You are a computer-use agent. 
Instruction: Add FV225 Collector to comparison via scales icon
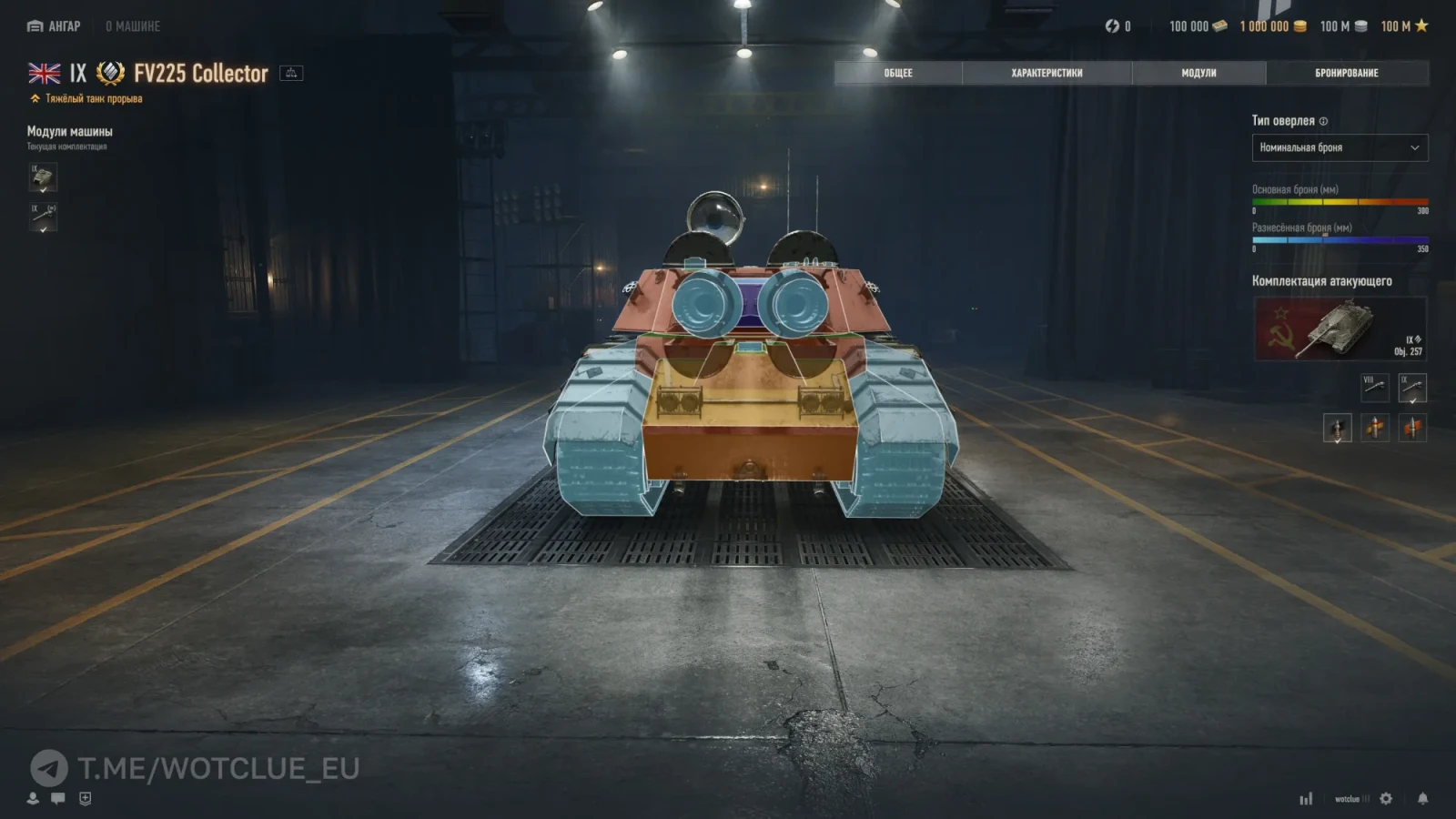291,73
